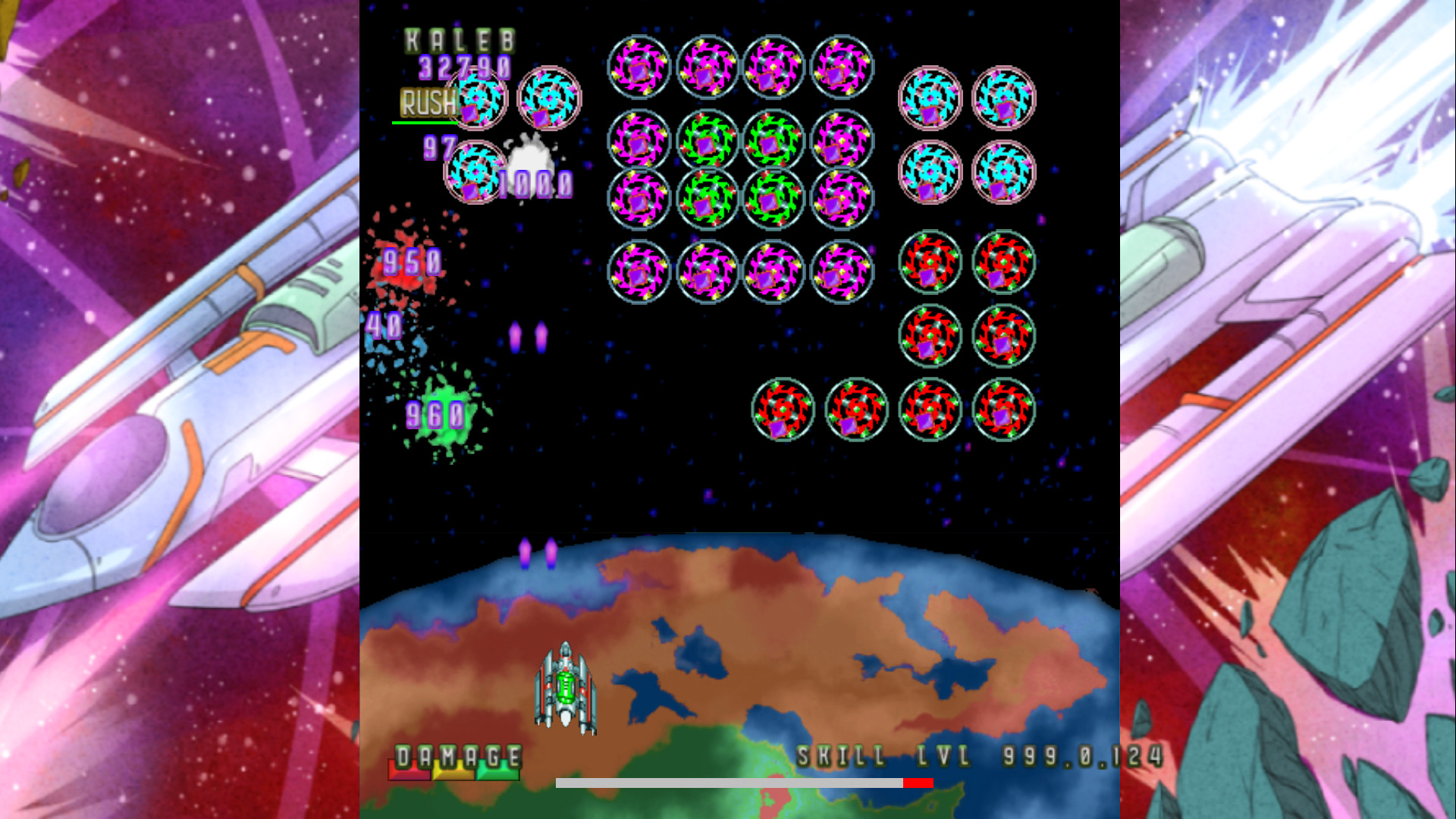Image resolution: width=1456 pixels, height=819 pixels.
Task: Select the cyan enemy pair at top right
Action: click(x=931, y=99)
